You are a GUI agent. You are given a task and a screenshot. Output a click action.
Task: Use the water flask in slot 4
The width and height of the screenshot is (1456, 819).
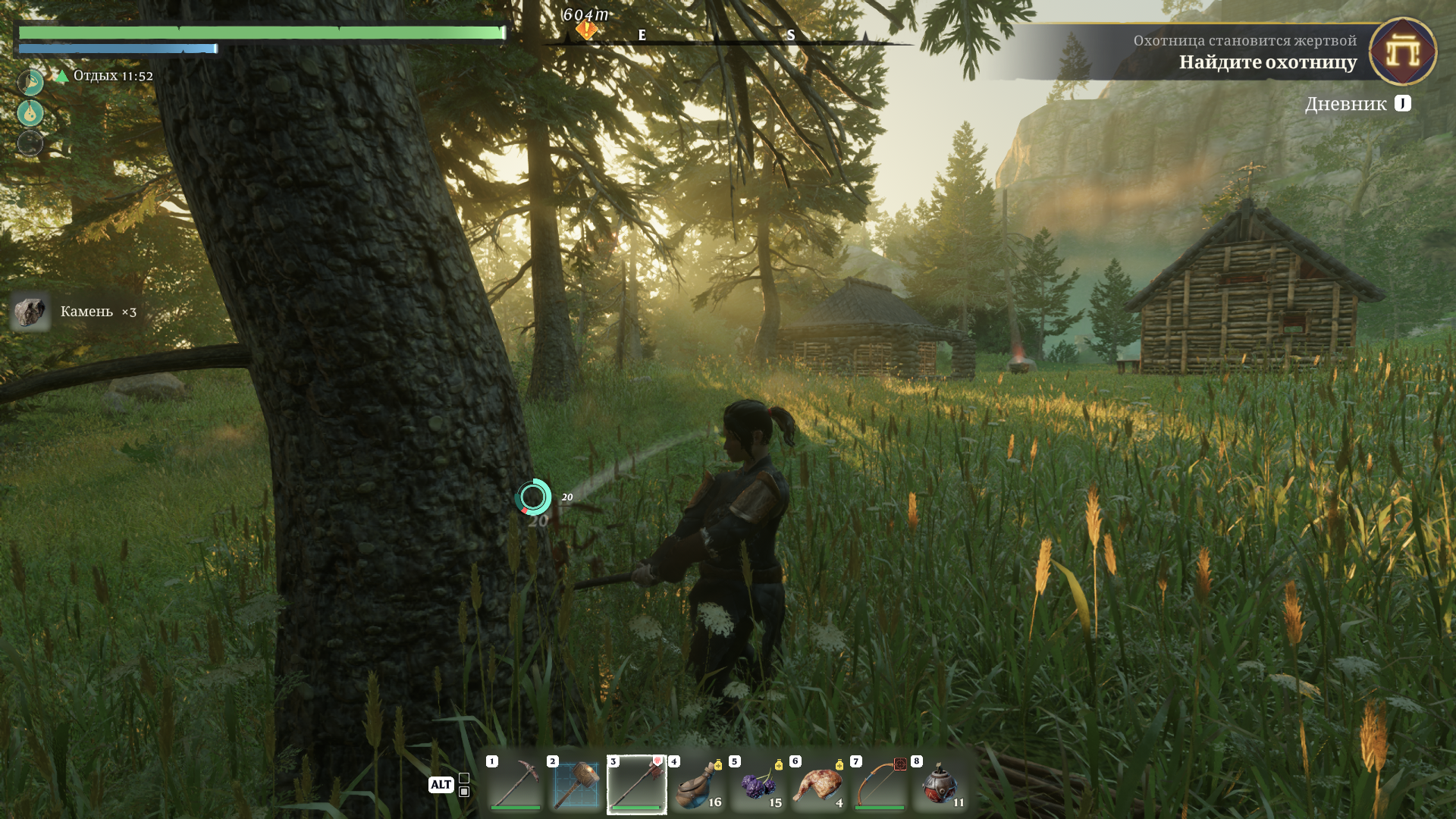(698, 784)
